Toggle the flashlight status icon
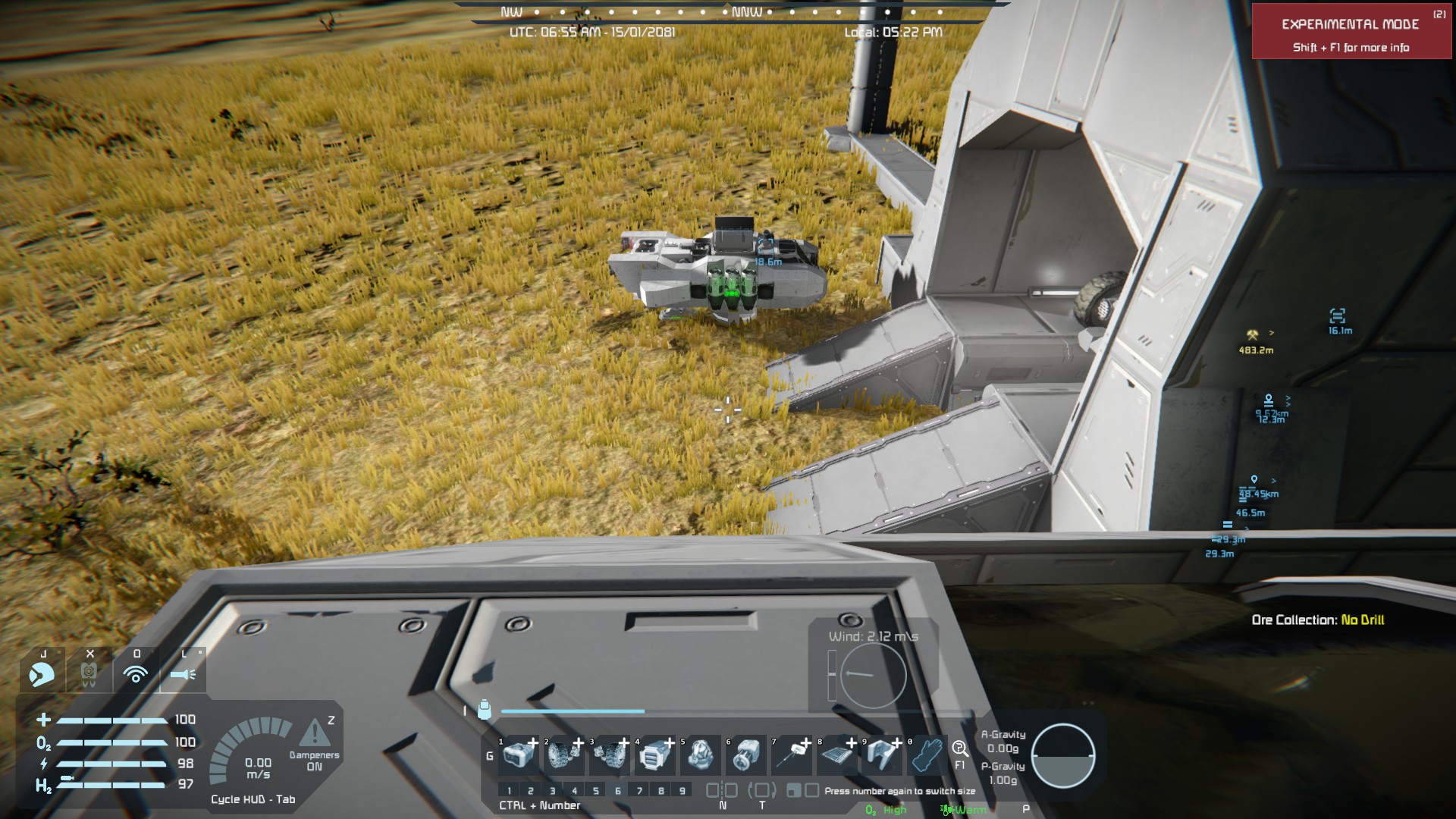Image resolution: width=1456 pixels, height=819 pixels. (x=183, y=673)
